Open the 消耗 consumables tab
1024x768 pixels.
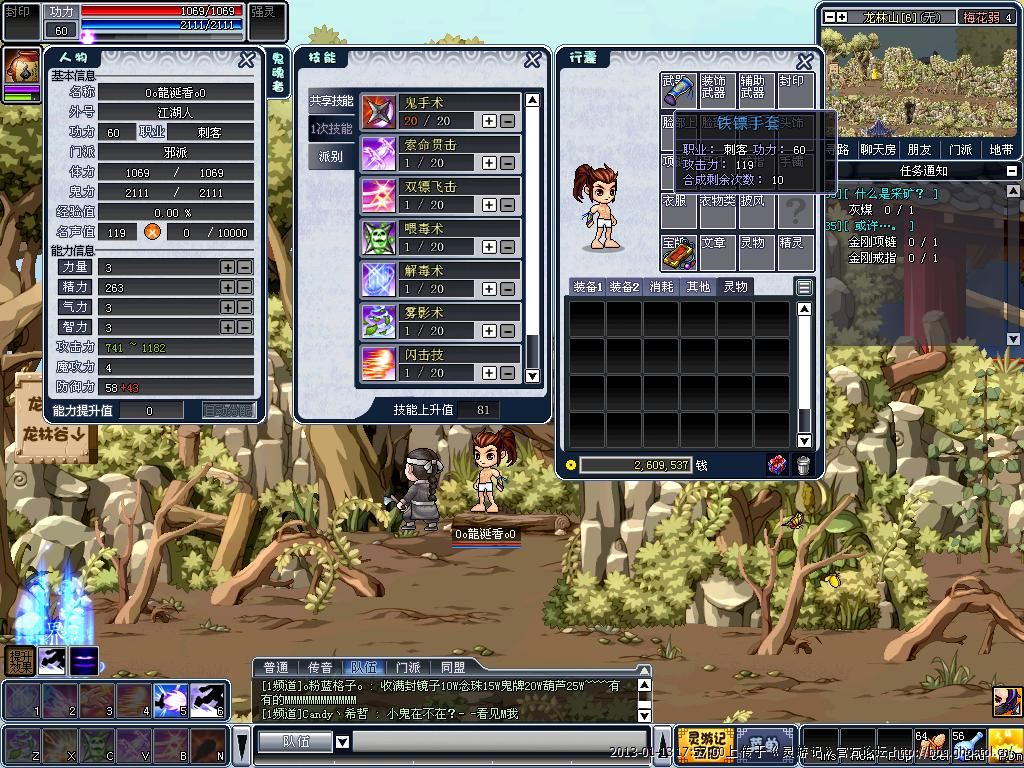[661, 287]
